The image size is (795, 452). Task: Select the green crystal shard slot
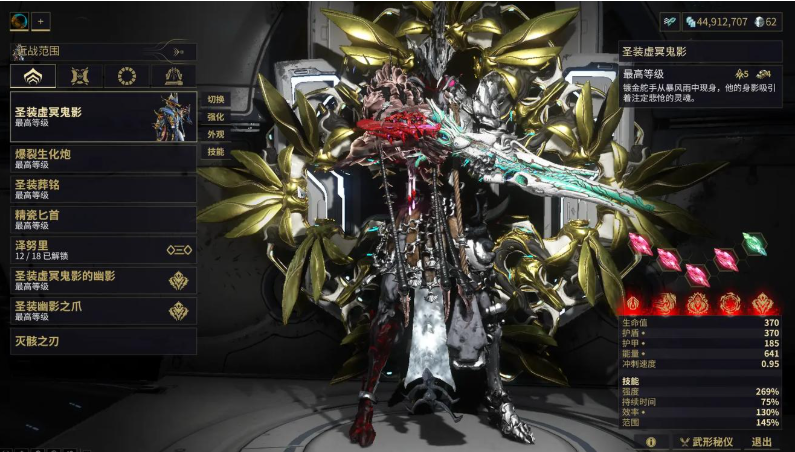coord(754,242)
